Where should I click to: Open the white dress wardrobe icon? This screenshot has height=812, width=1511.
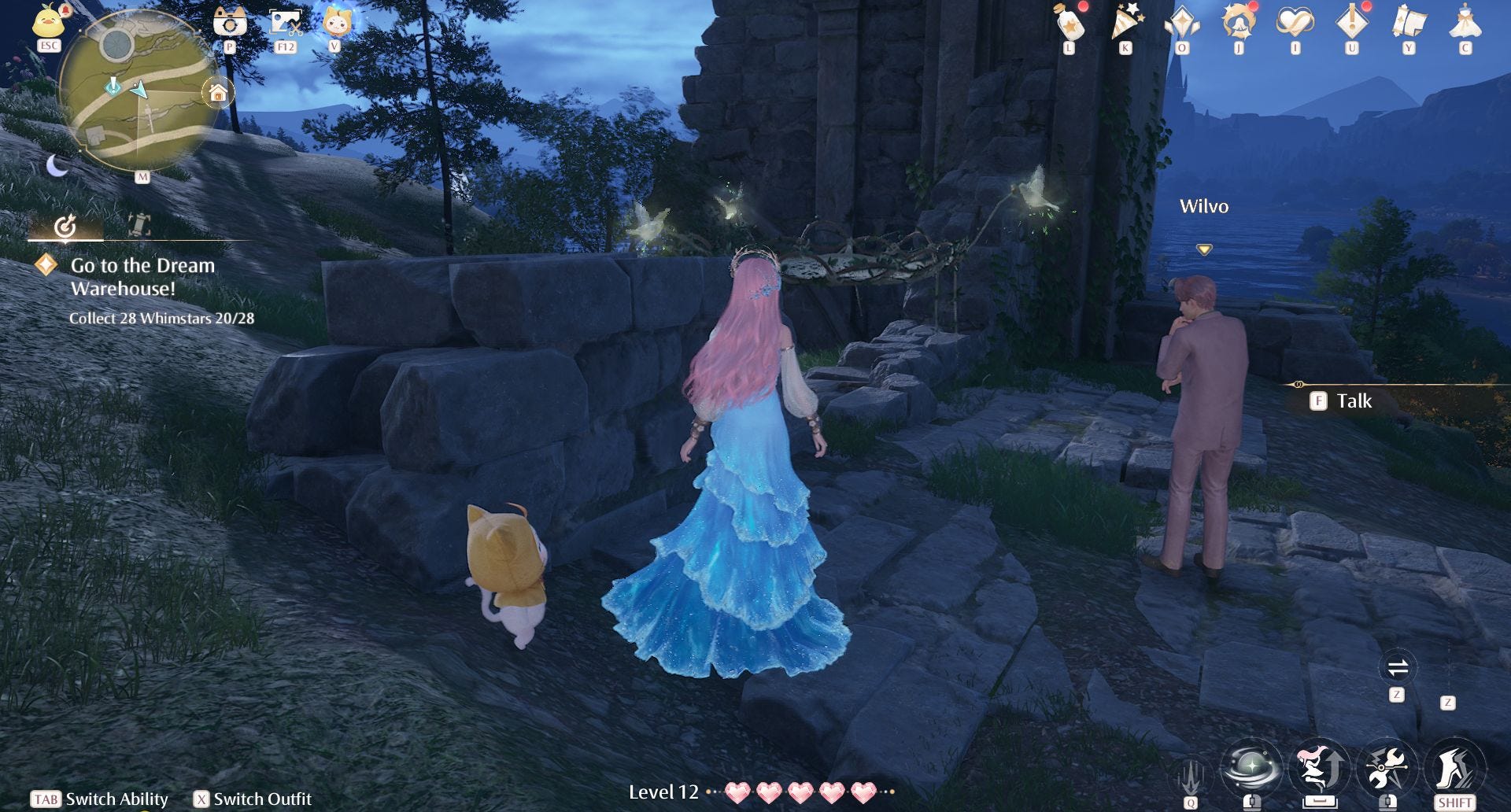1465,23
